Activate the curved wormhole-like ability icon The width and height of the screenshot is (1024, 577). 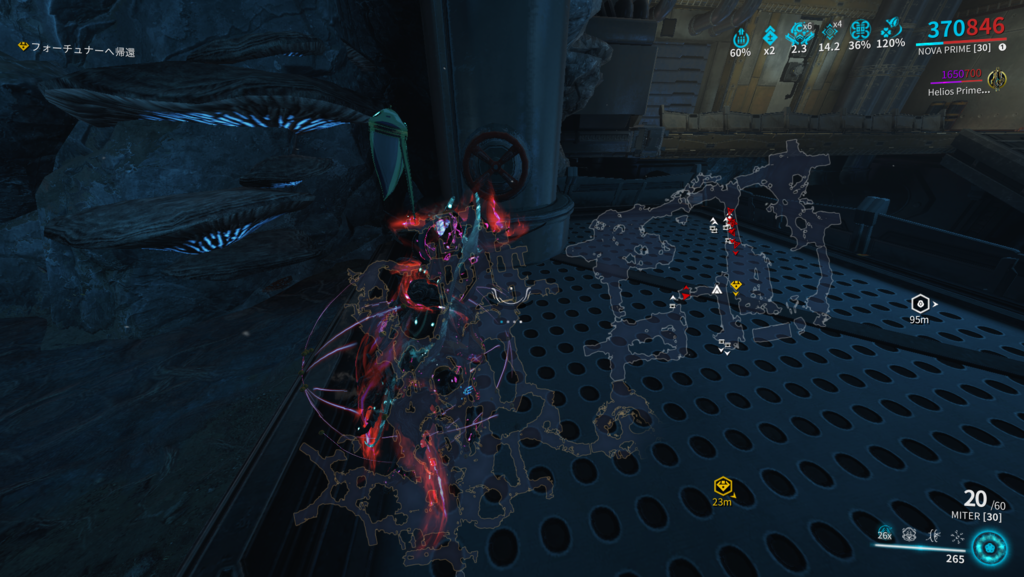933,536
